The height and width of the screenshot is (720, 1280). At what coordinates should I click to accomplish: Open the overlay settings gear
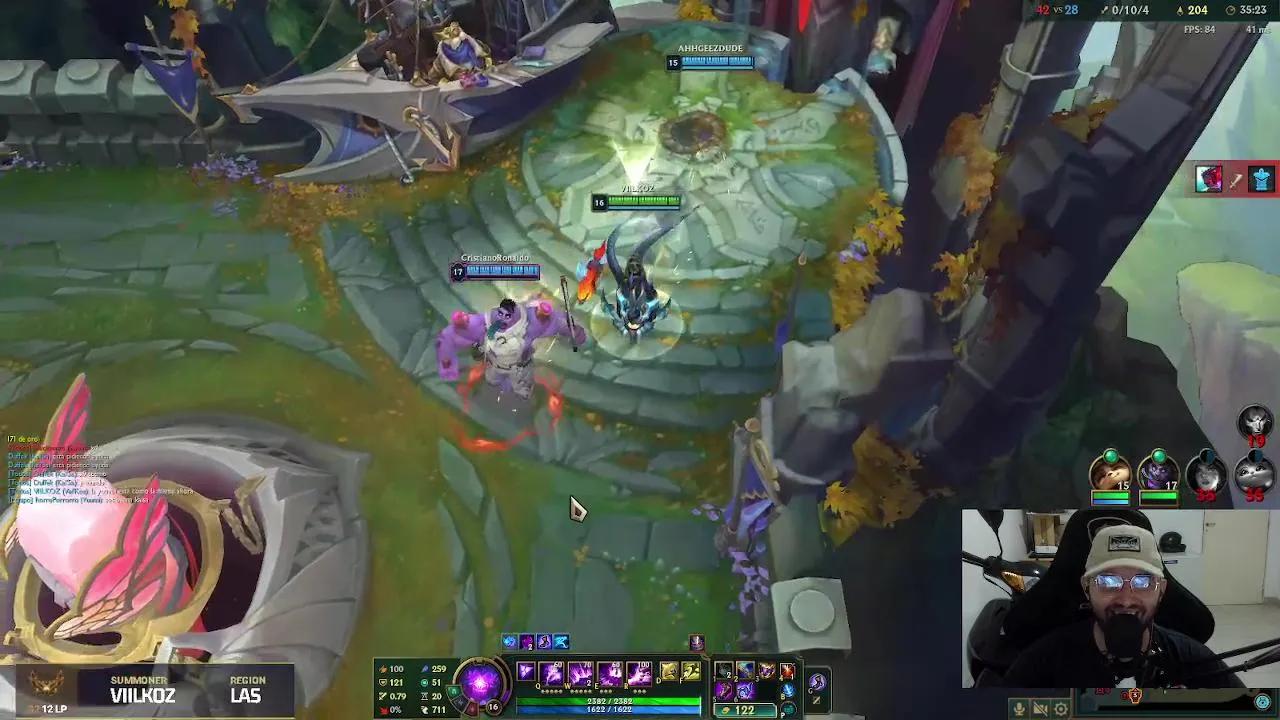[1062, 707]
